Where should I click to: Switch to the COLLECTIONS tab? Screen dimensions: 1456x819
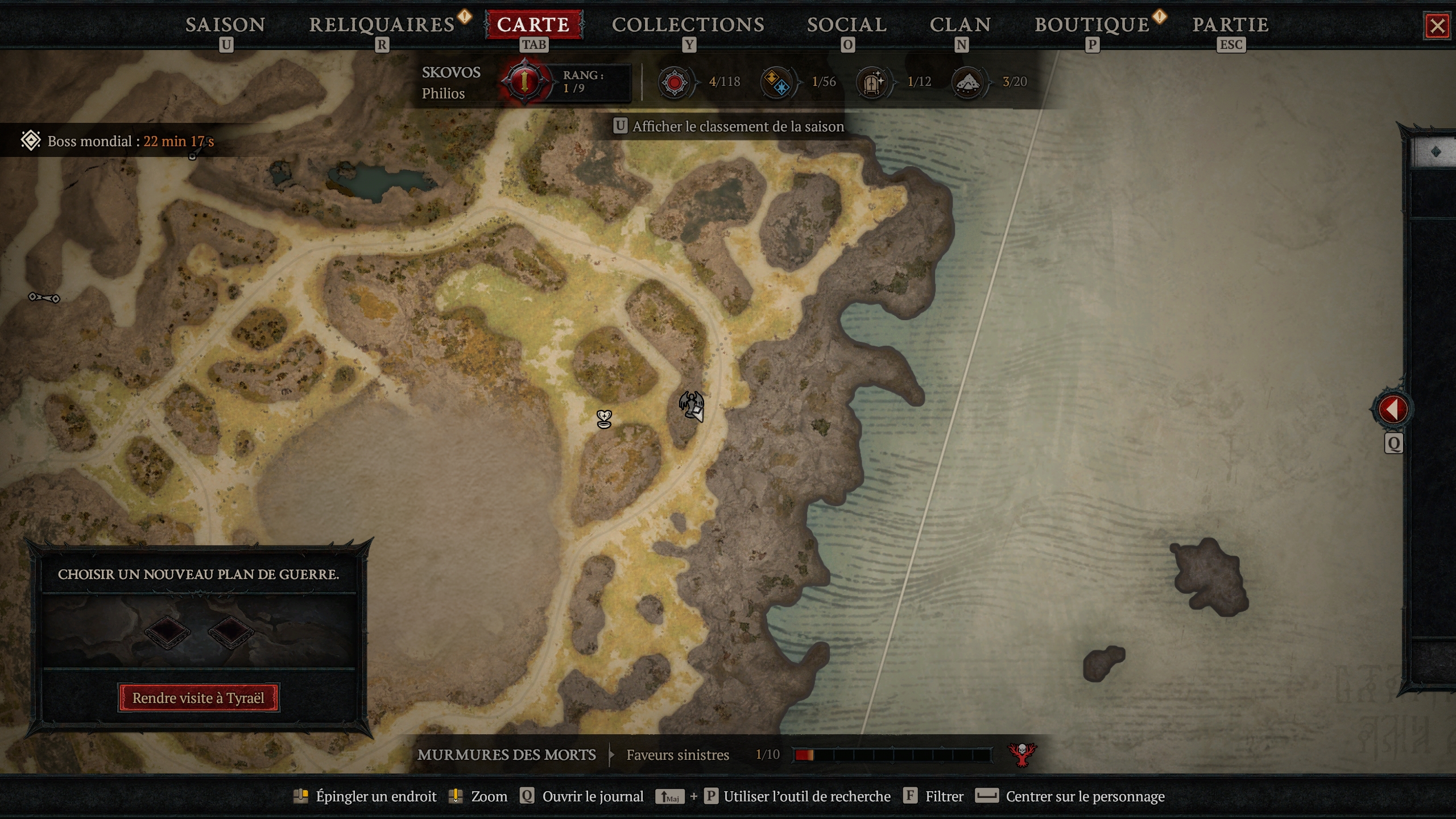tap(688, 24)
